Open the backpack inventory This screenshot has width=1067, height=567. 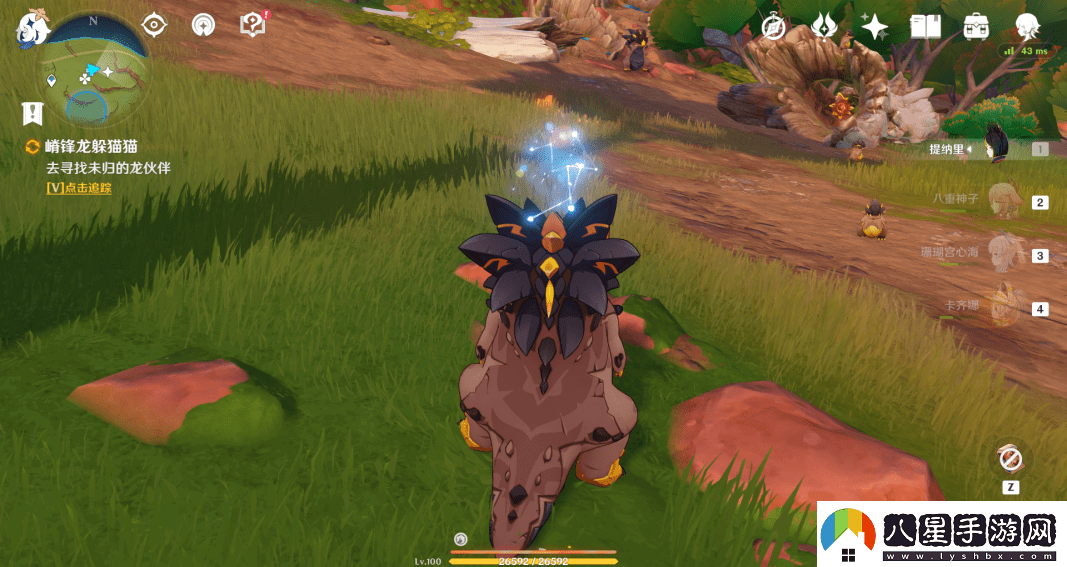tap(976, 27)
